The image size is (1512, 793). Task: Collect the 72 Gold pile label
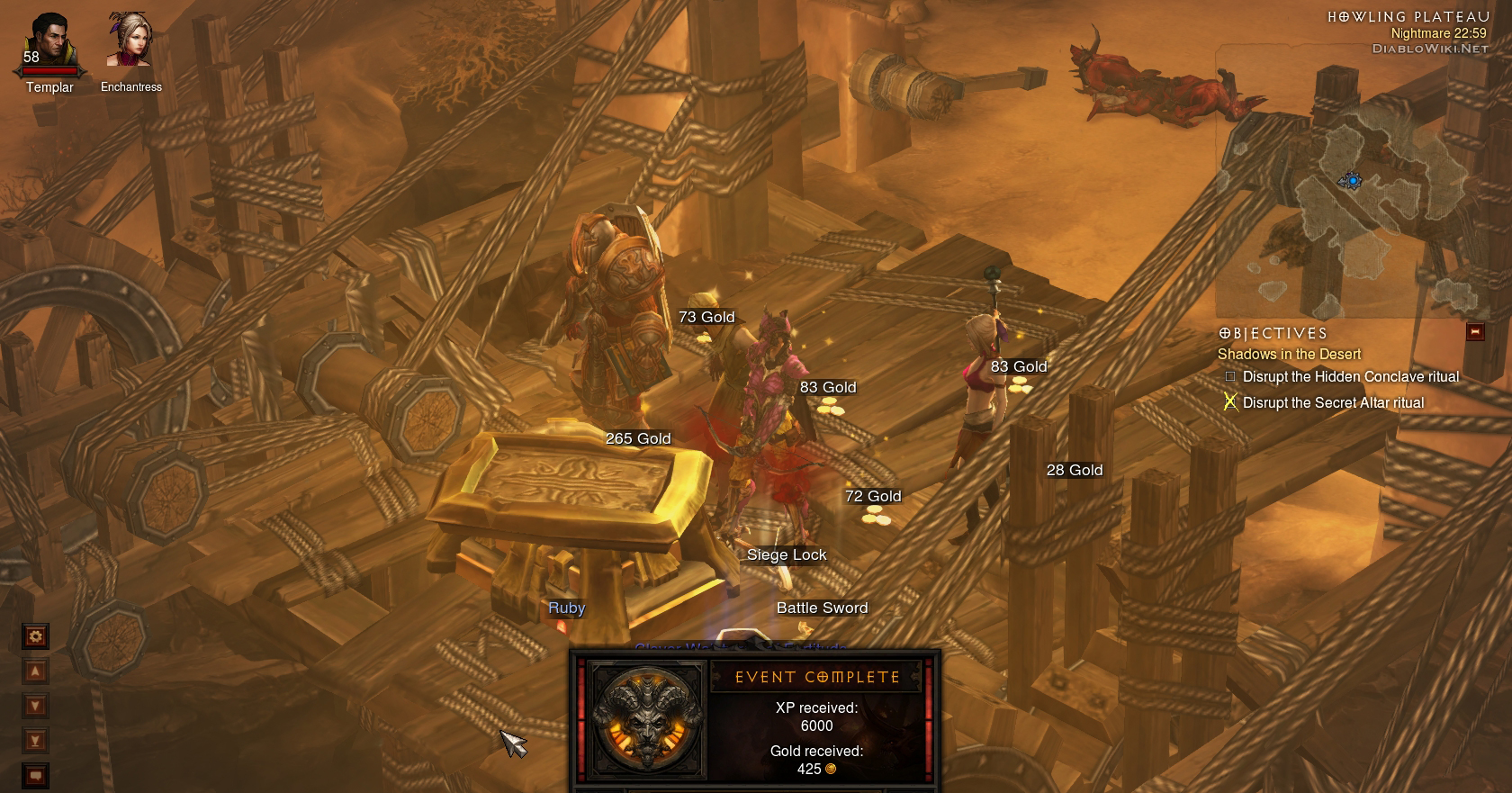point(872,497)
